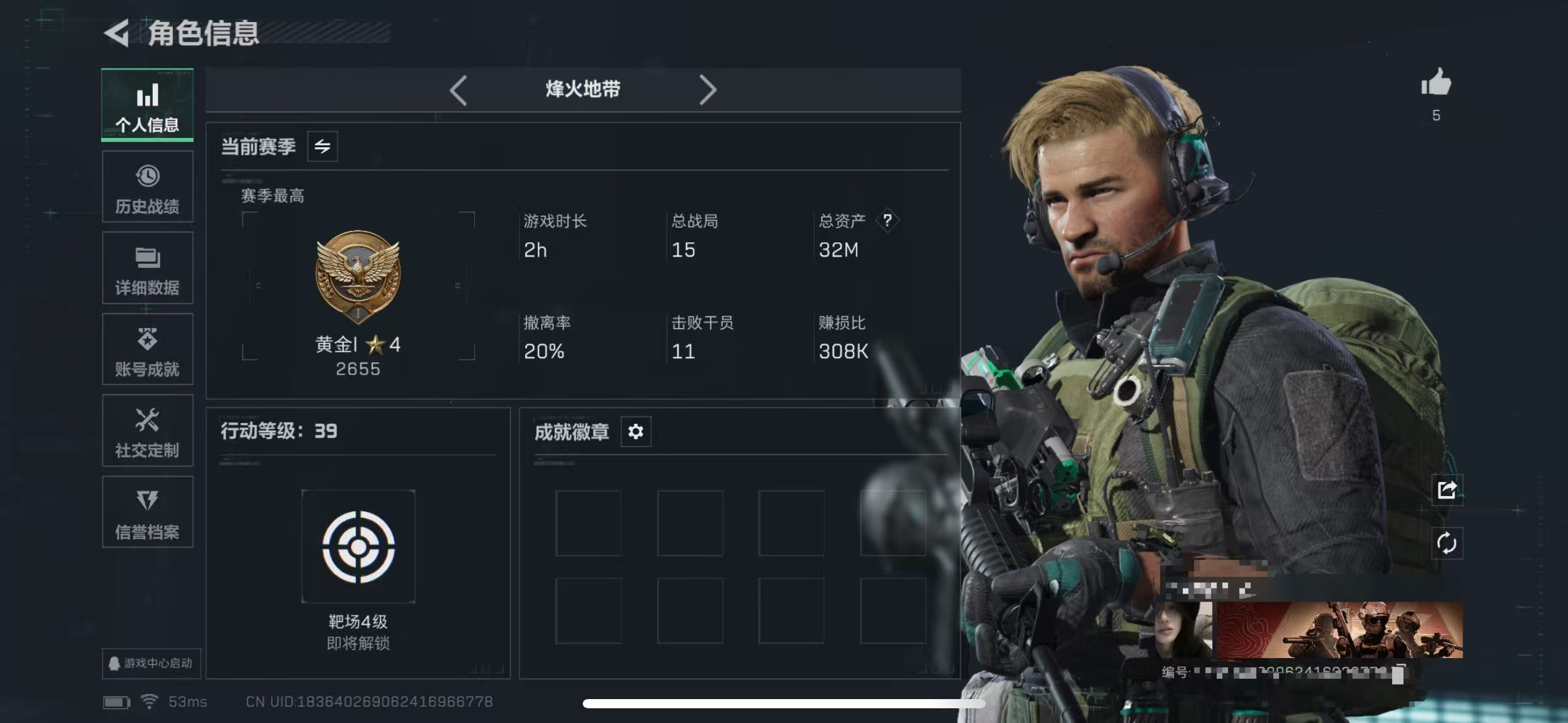Screen dimensions: 1568x723
Task: Click the rotate refresh icon button
Action: tap(1447, 543)
